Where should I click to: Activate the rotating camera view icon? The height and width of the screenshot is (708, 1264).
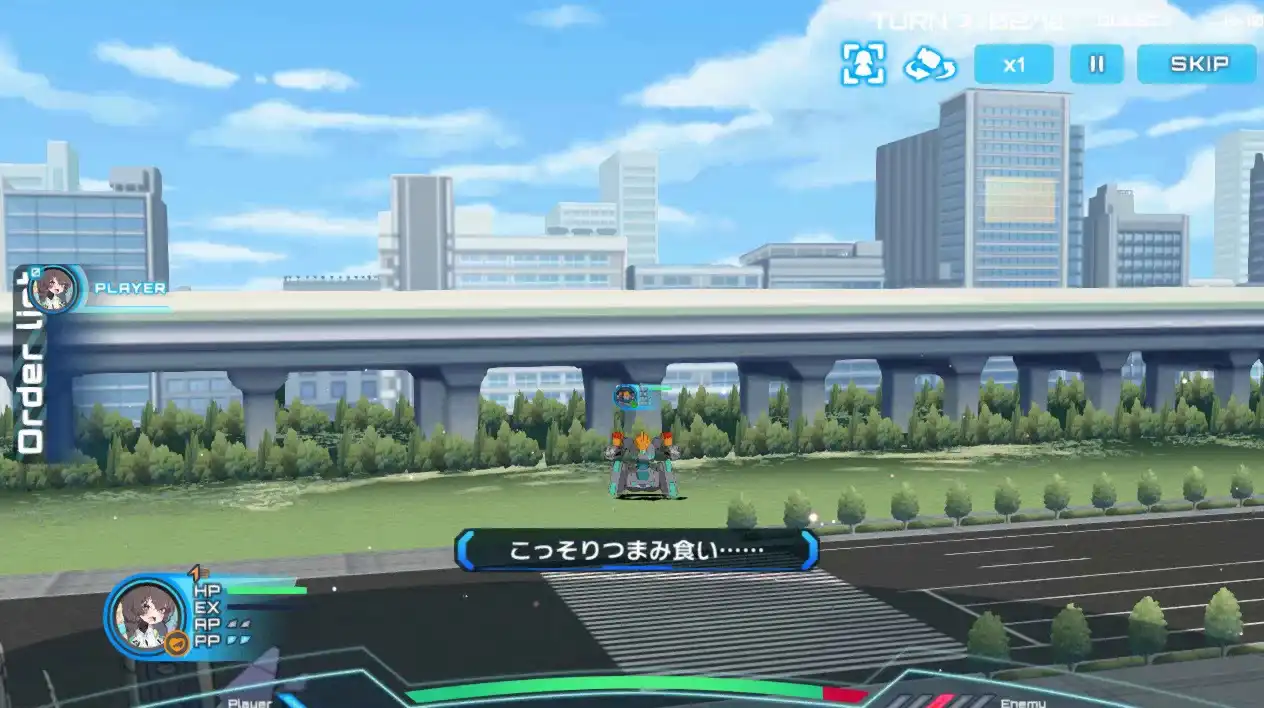[x=930, y=65]
